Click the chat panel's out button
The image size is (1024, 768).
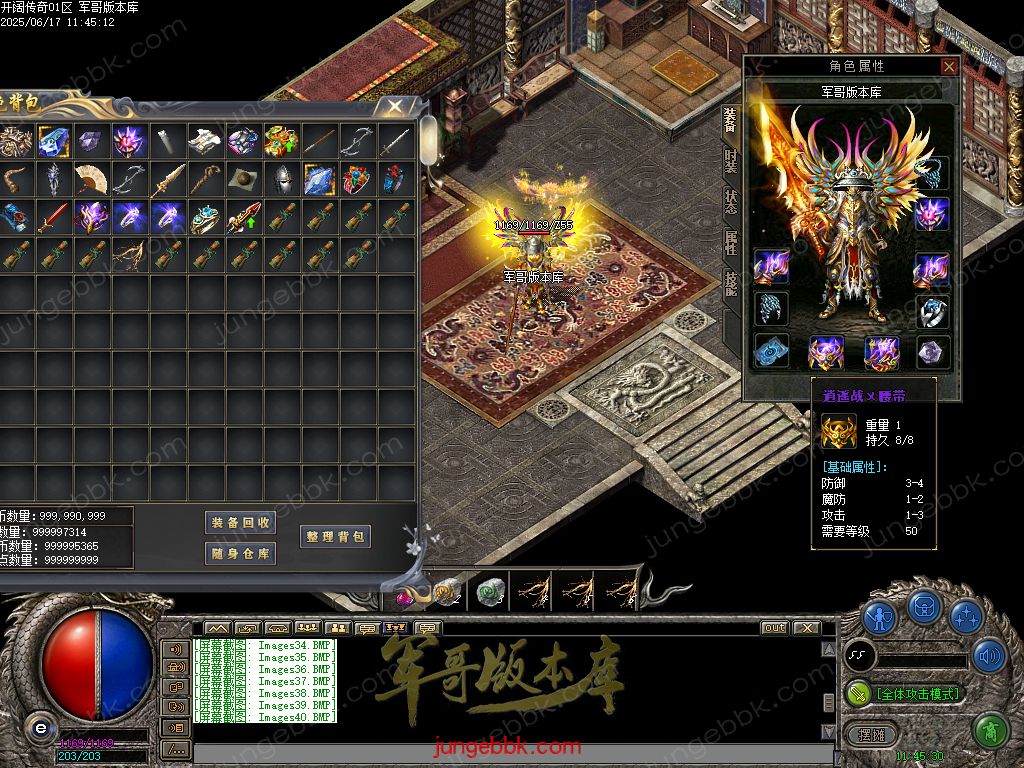774,628
